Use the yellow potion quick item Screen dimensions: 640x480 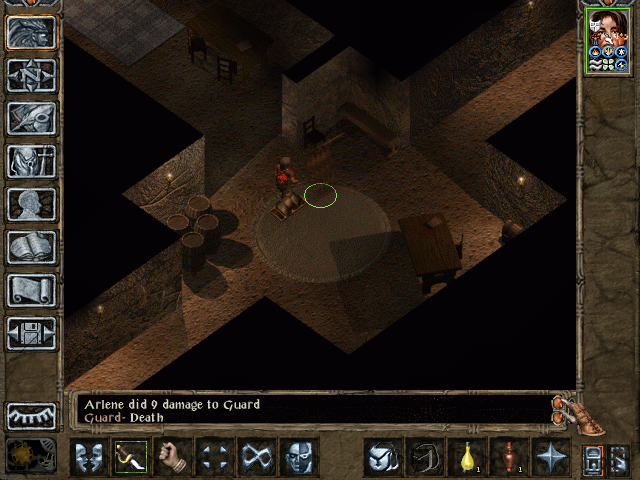[x=467, y=457]
